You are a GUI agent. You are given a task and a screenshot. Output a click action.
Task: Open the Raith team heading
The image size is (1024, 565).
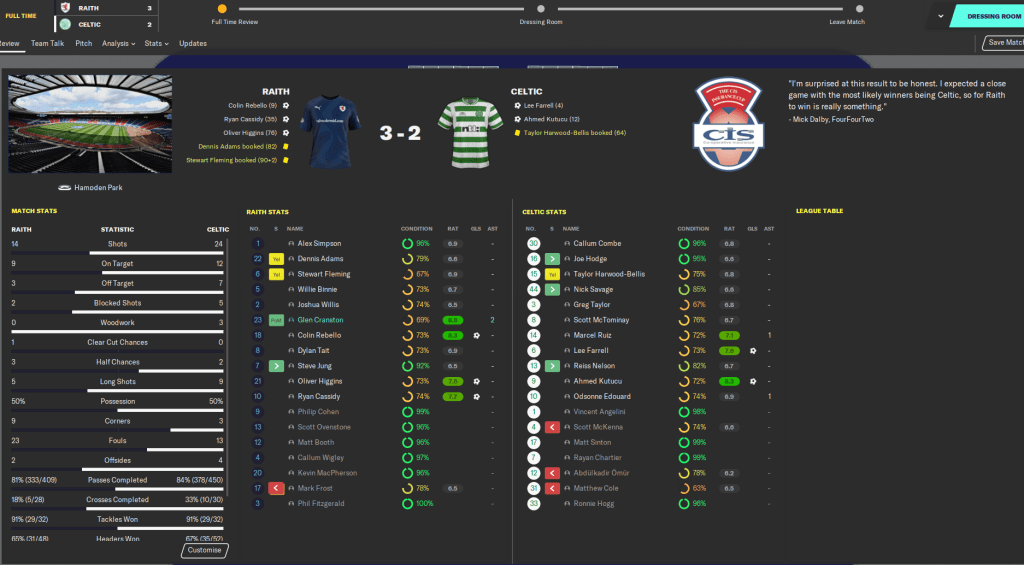[x=276, y=91]
